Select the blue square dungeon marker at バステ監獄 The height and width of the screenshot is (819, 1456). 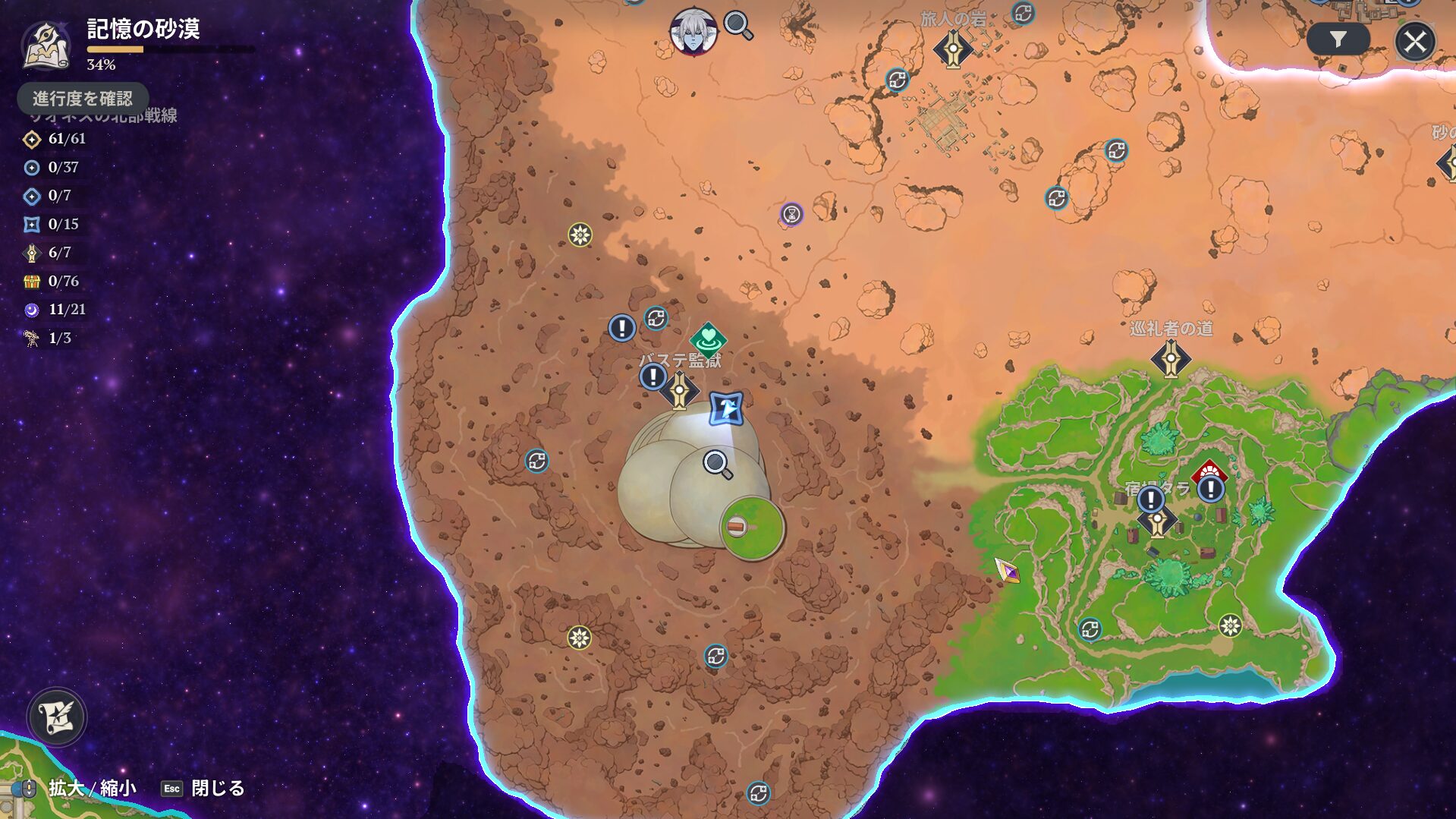coord(726,408)
